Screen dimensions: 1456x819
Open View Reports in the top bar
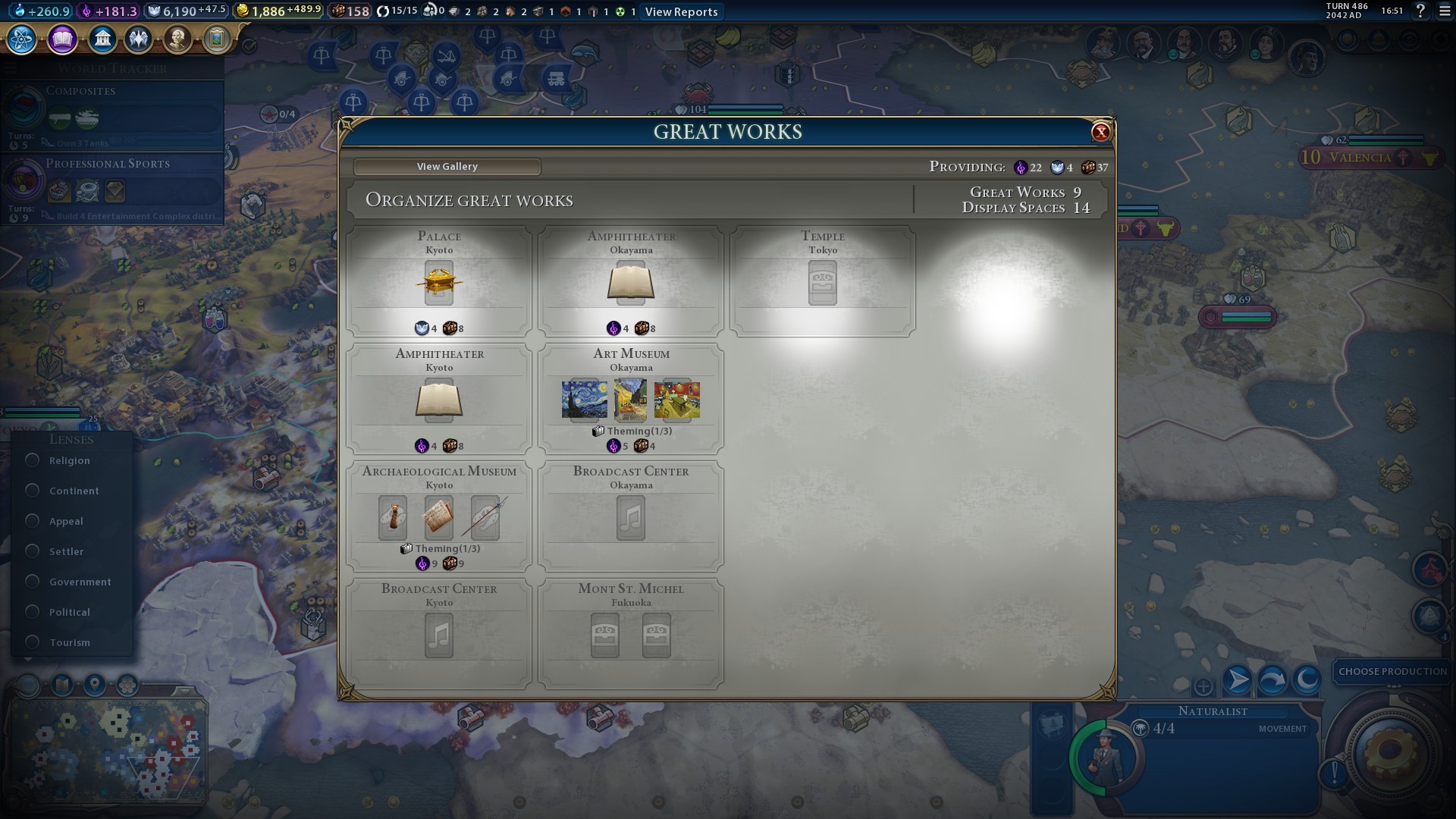(681, 11)
